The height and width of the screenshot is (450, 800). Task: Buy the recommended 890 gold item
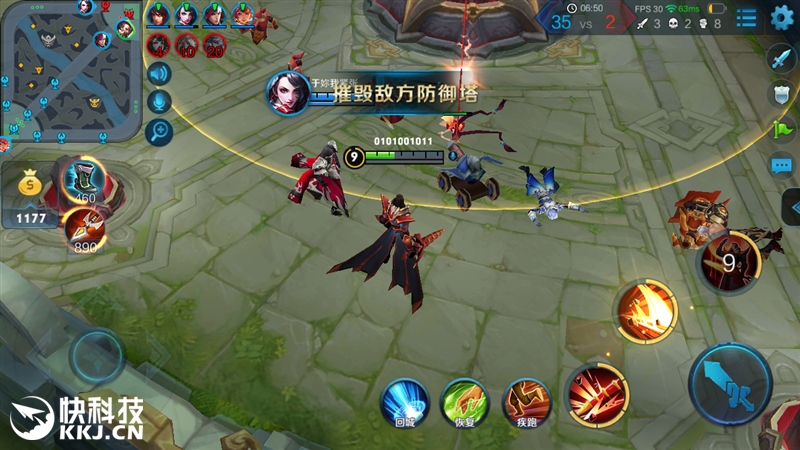point(84,228)
